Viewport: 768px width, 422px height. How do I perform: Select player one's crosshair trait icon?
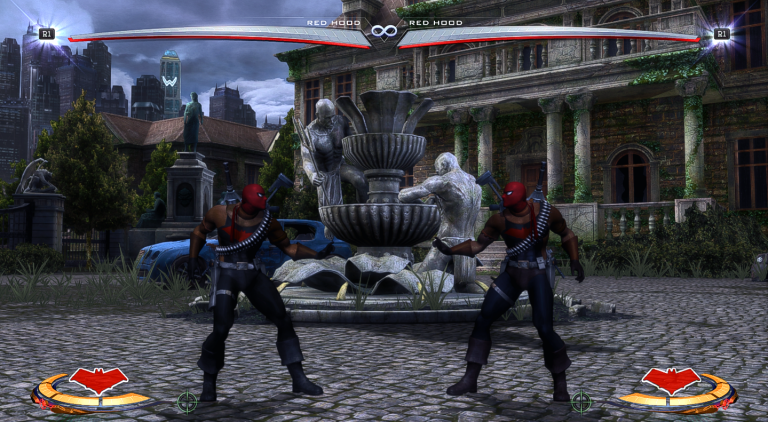click(187, 402)
